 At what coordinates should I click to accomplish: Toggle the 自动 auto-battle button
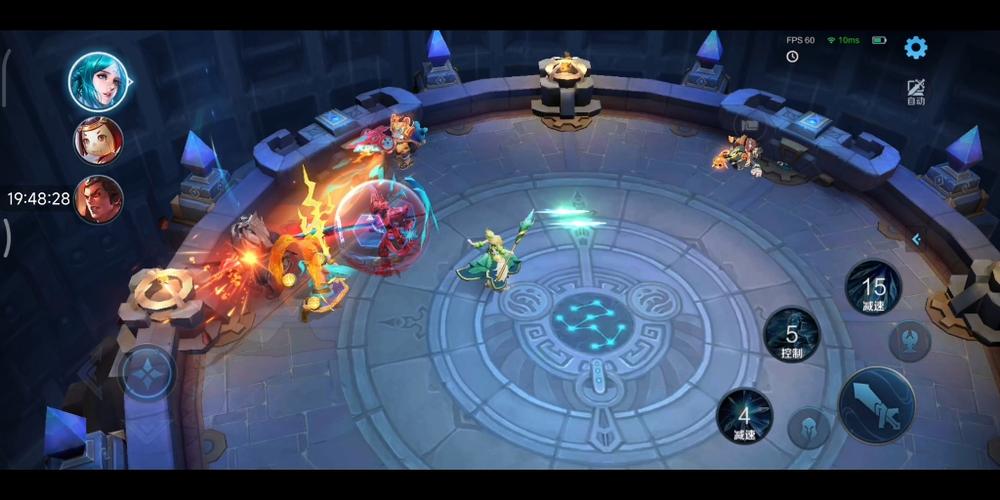point(915,92)
